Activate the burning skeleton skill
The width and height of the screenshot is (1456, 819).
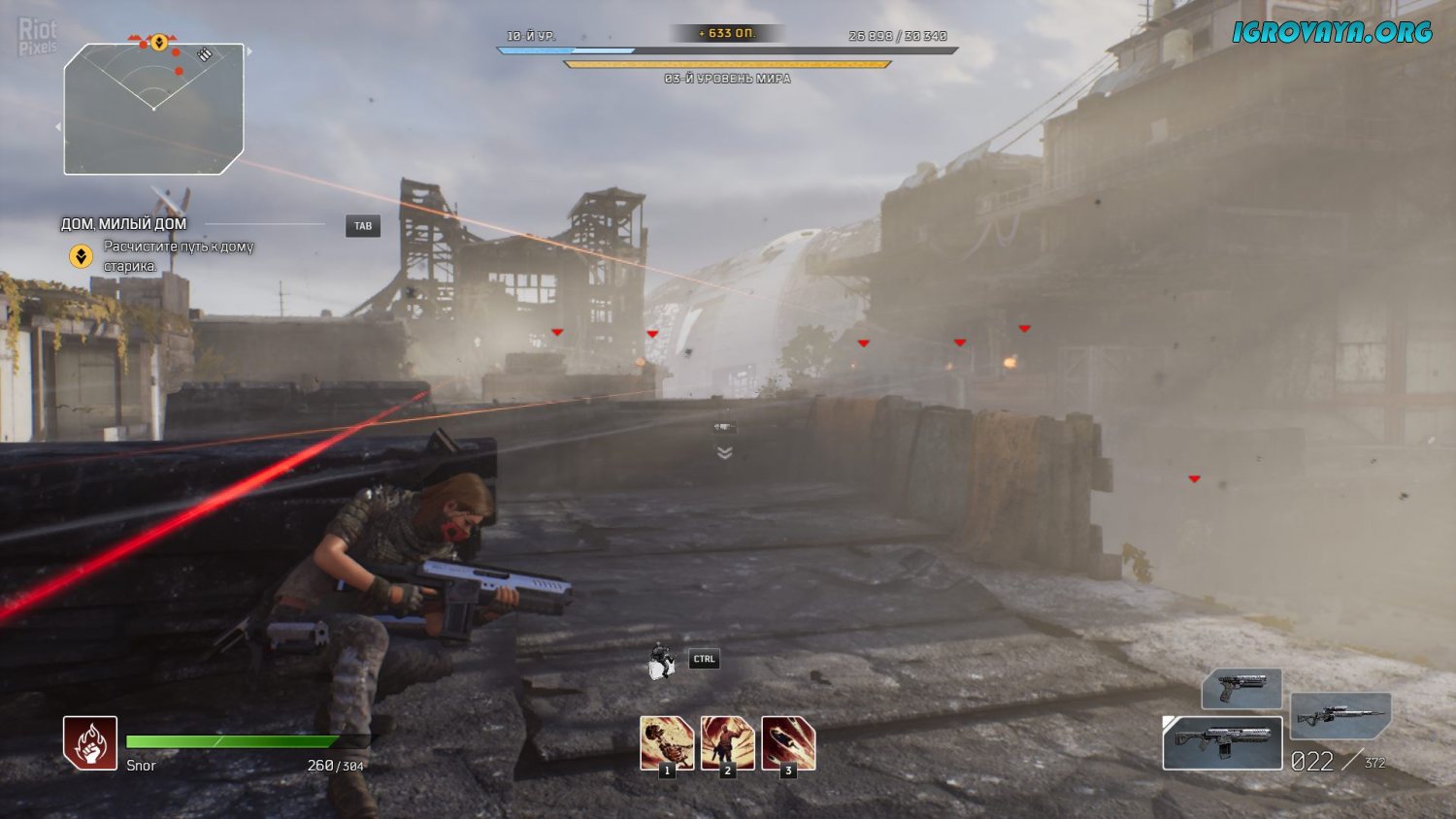tap(667, 743)
